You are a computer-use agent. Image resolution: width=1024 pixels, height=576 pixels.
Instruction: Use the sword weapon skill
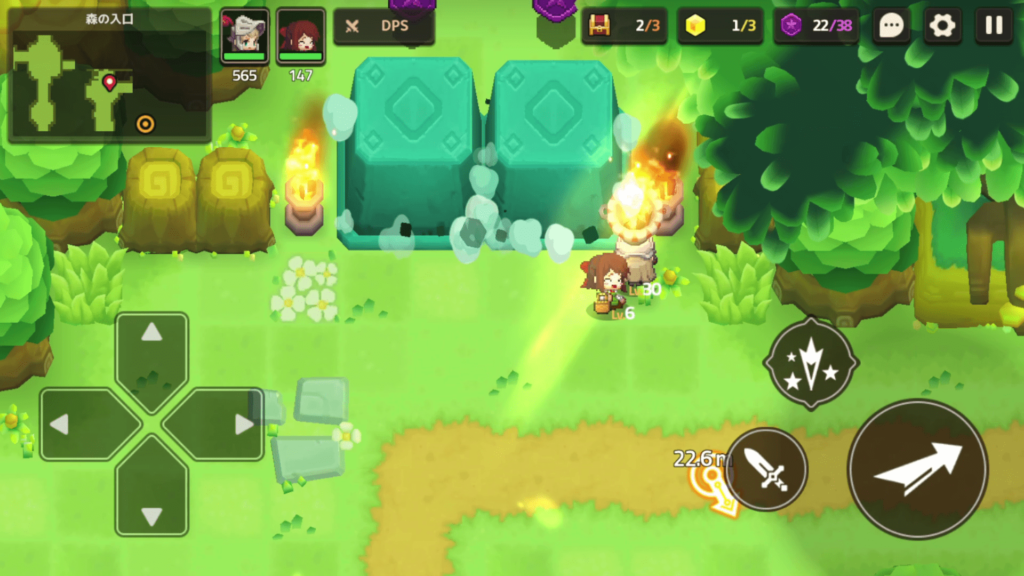pyautogui.click(x=767, y=469)
